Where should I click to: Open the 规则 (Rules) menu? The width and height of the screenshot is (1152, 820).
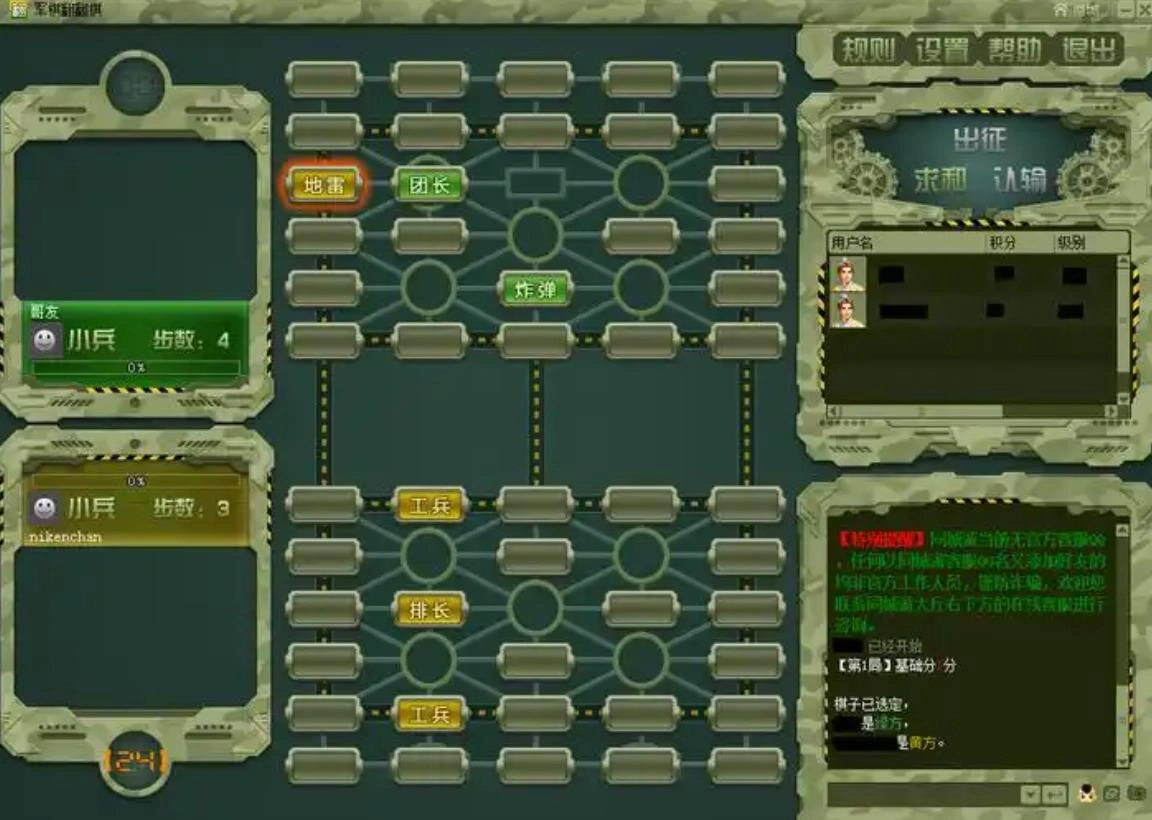click(x=868, y=50)
